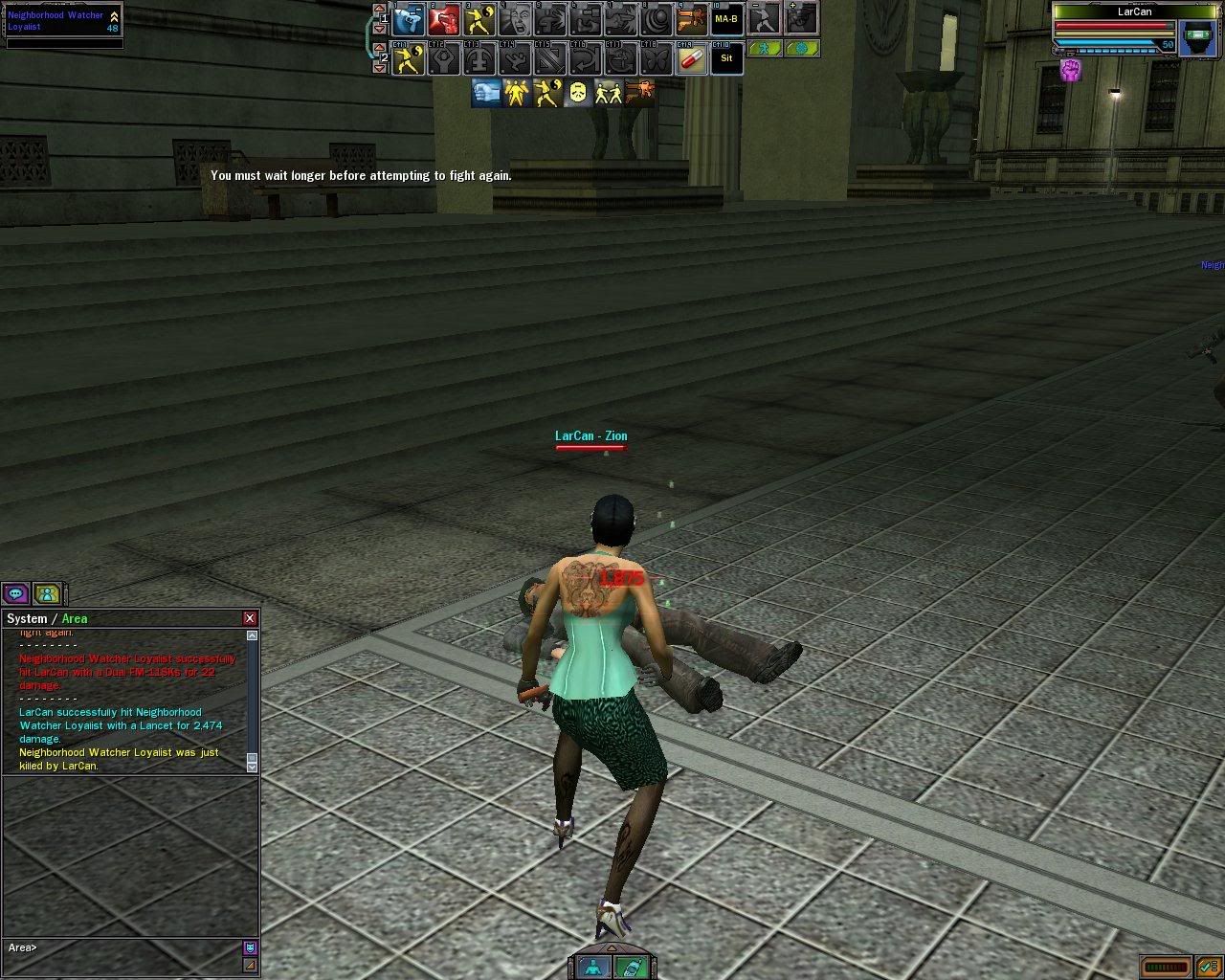Activate the screaming face ability

[x=516, y=19]
